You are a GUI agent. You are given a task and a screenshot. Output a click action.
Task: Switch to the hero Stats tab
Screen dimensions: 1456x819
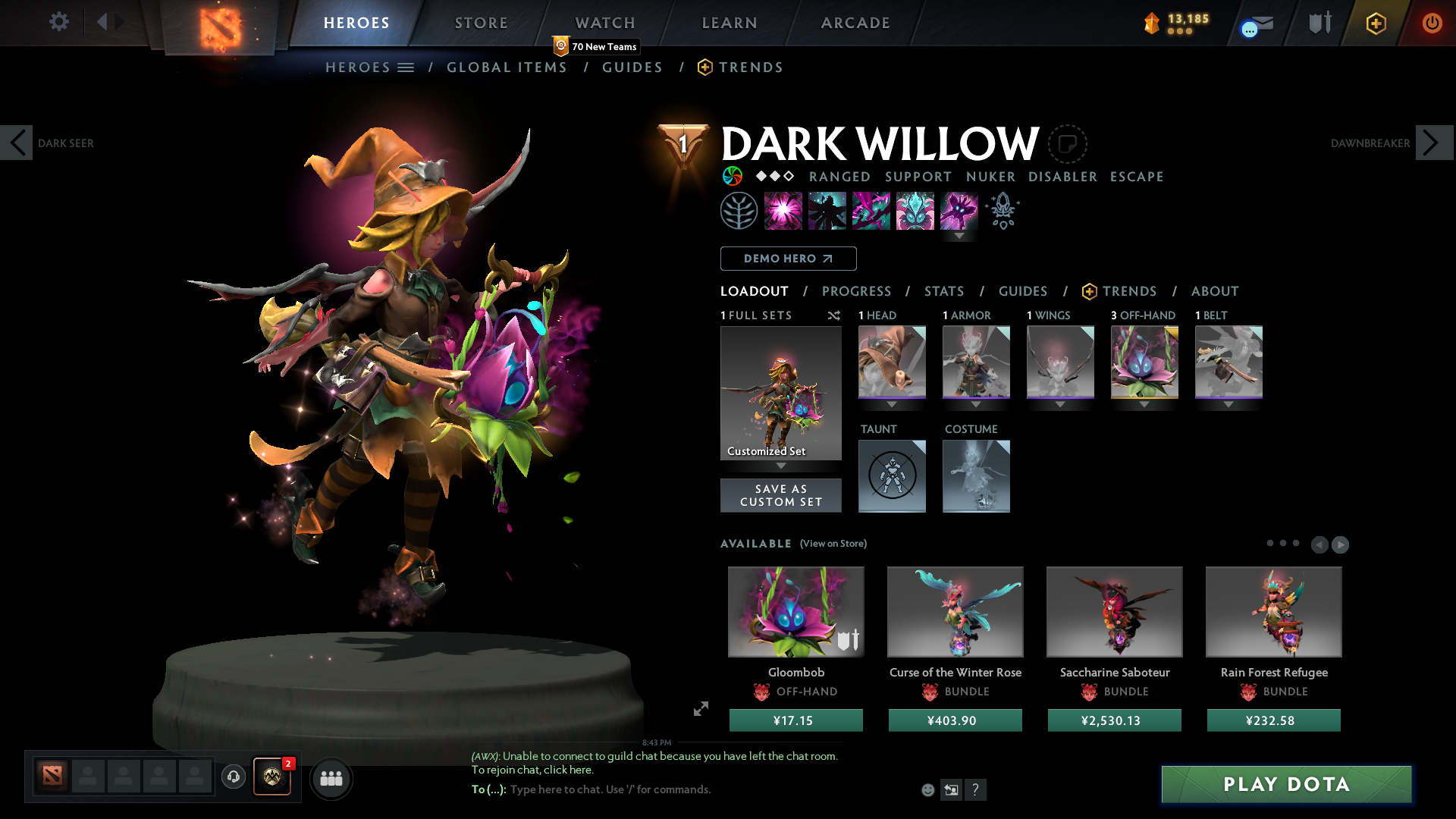tap(944, 291)
